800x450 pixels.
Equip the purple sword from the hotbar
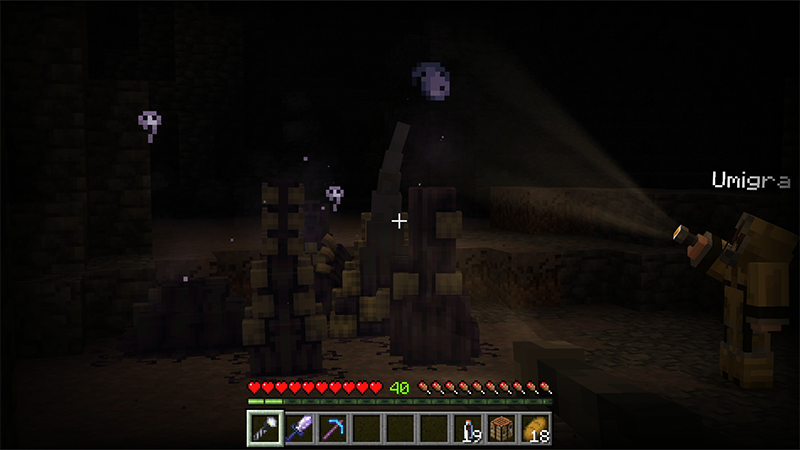(298, 428)
